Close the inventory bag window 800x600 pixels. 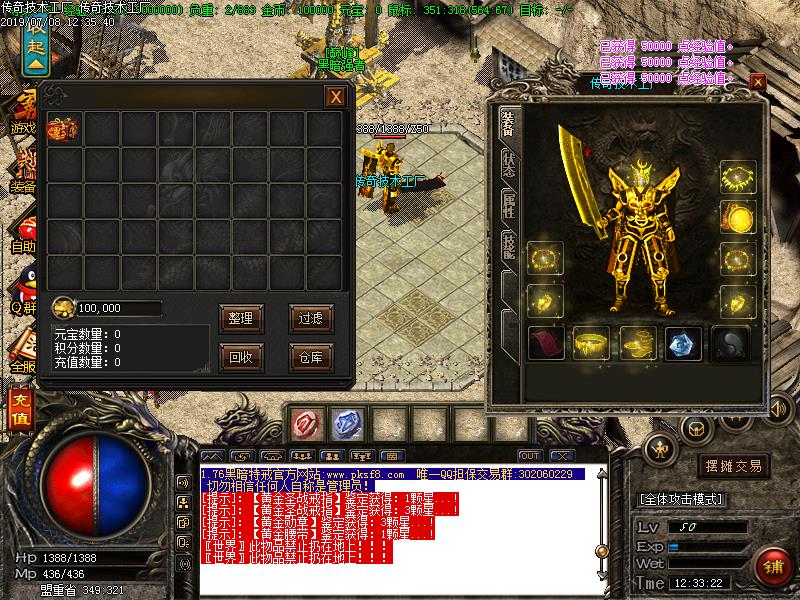click(336, 96)
